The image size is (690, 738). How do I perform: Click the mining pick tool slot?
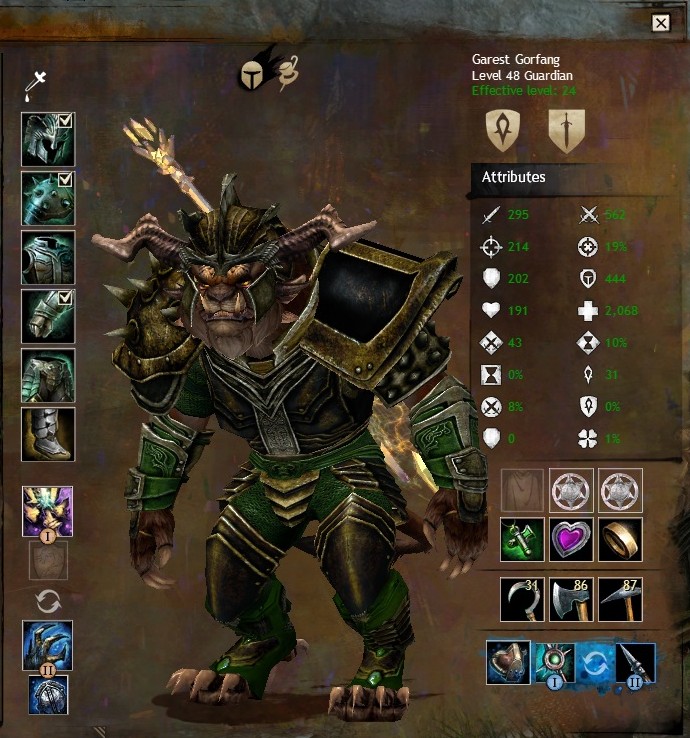point(621,598)
